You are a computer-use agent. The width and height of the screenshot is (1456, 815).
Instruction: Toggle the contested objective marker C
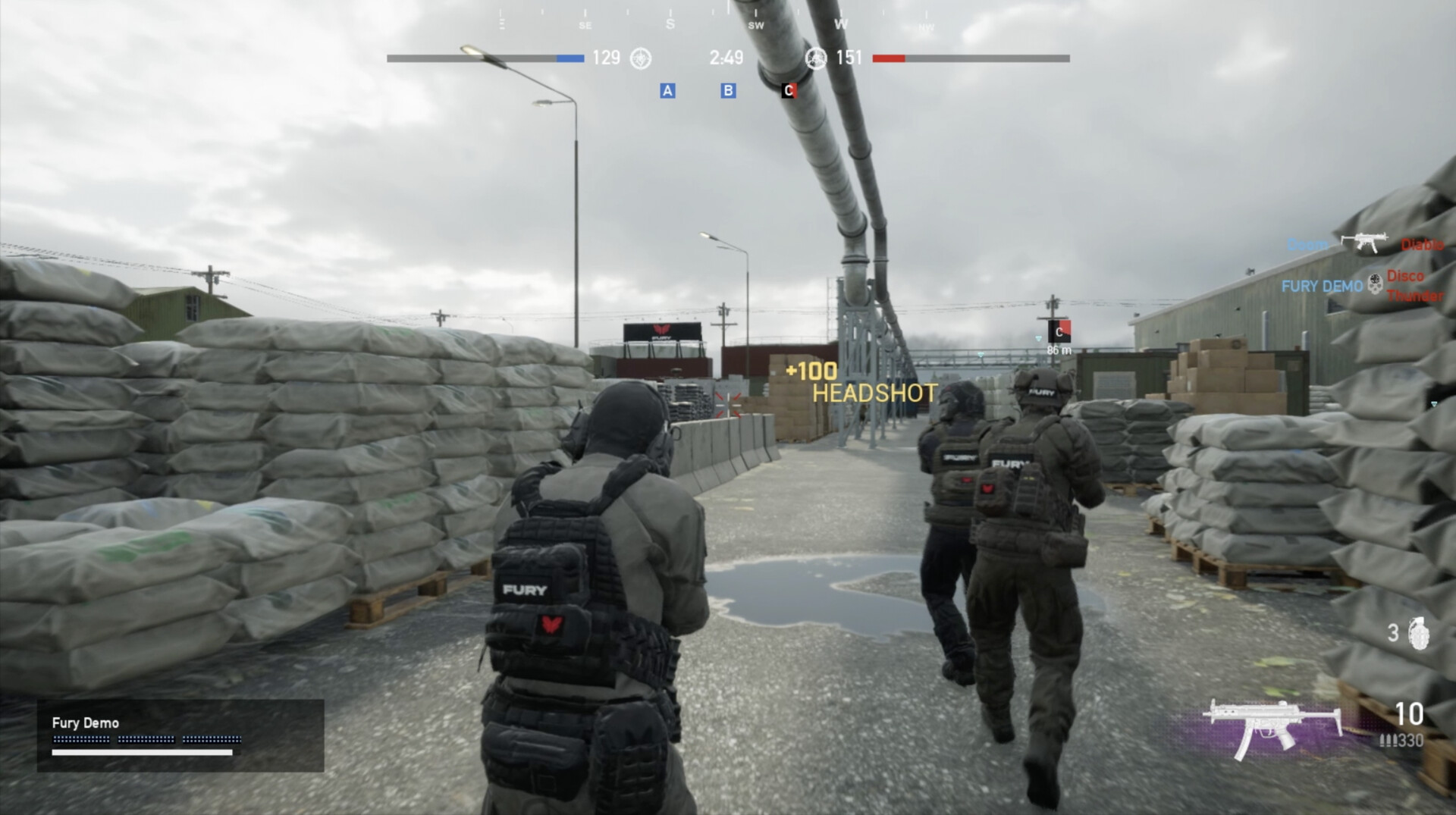(789, 89)
